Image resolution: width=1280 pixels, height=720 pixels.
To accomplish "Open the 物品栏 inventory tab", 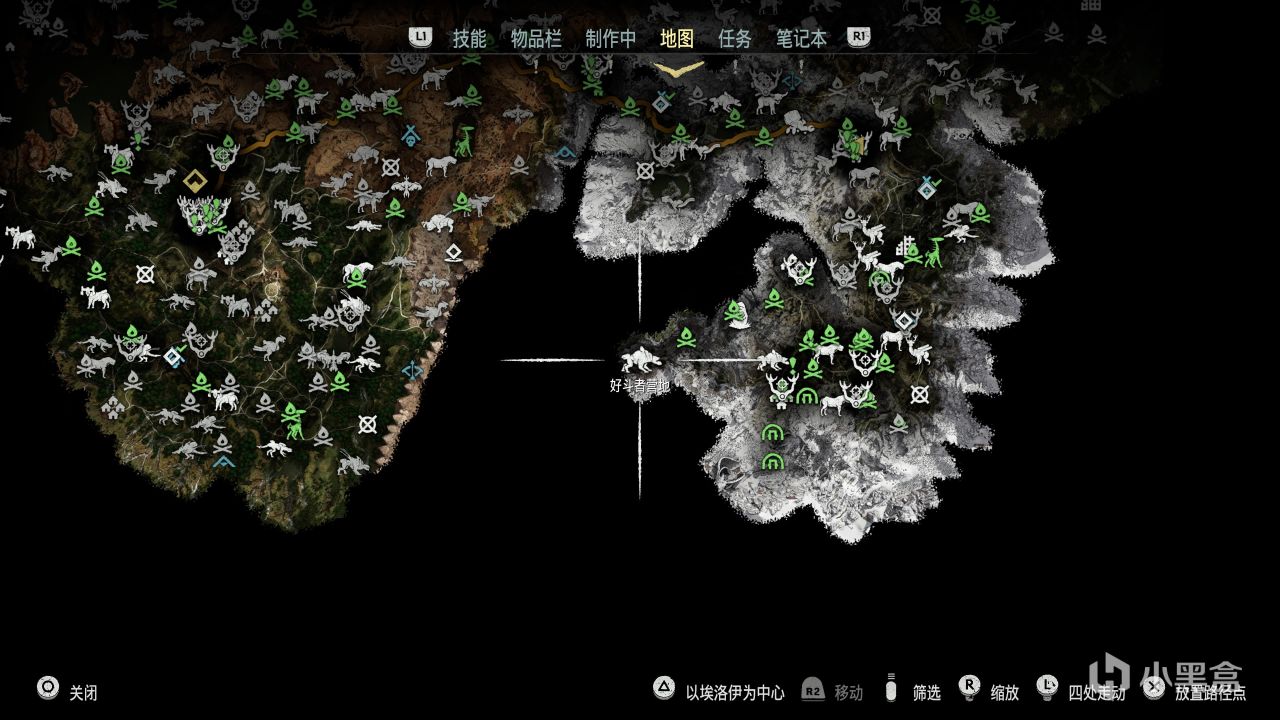I will (536, 39).
